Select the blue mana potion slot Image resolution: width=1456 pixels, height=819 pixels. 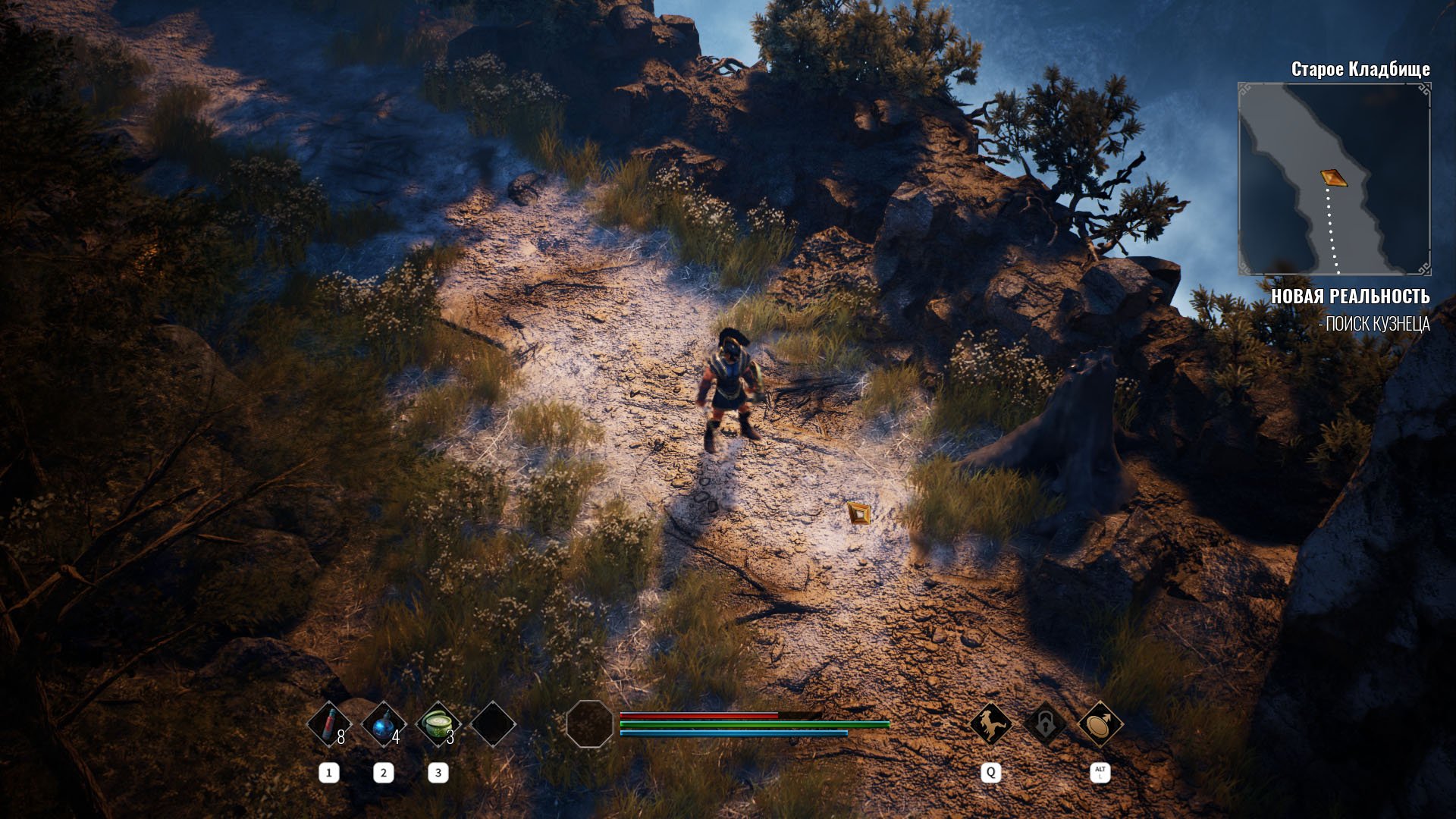tap(383, 725)
